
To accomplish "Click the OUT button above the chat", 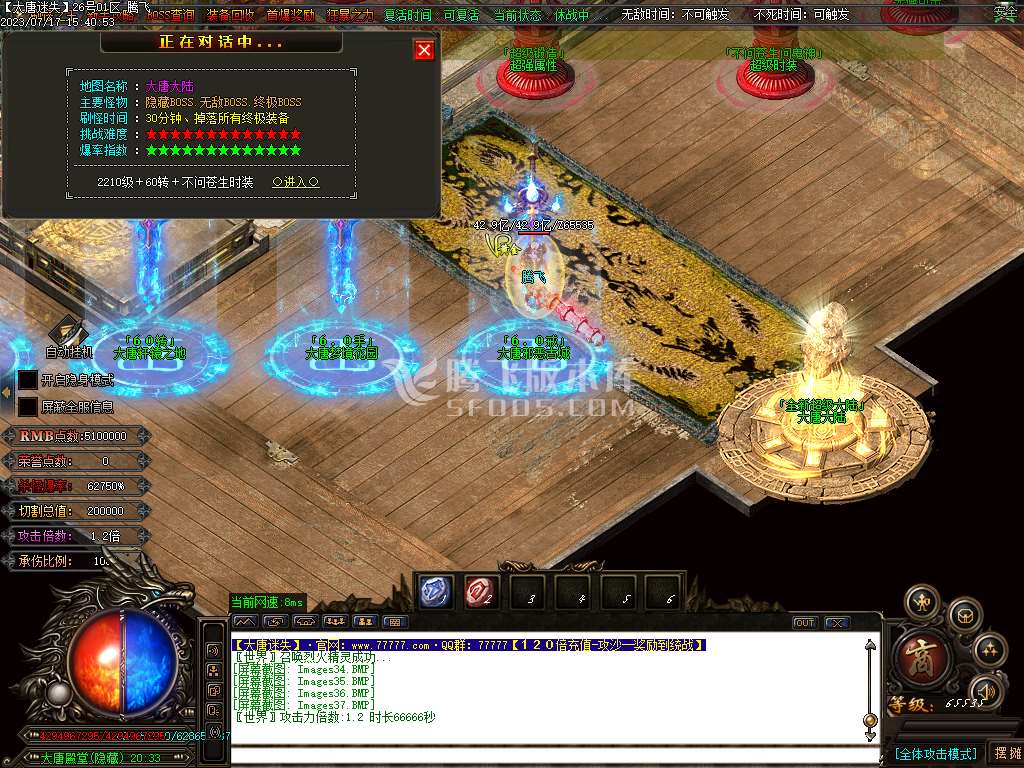I will pos(804,623).
